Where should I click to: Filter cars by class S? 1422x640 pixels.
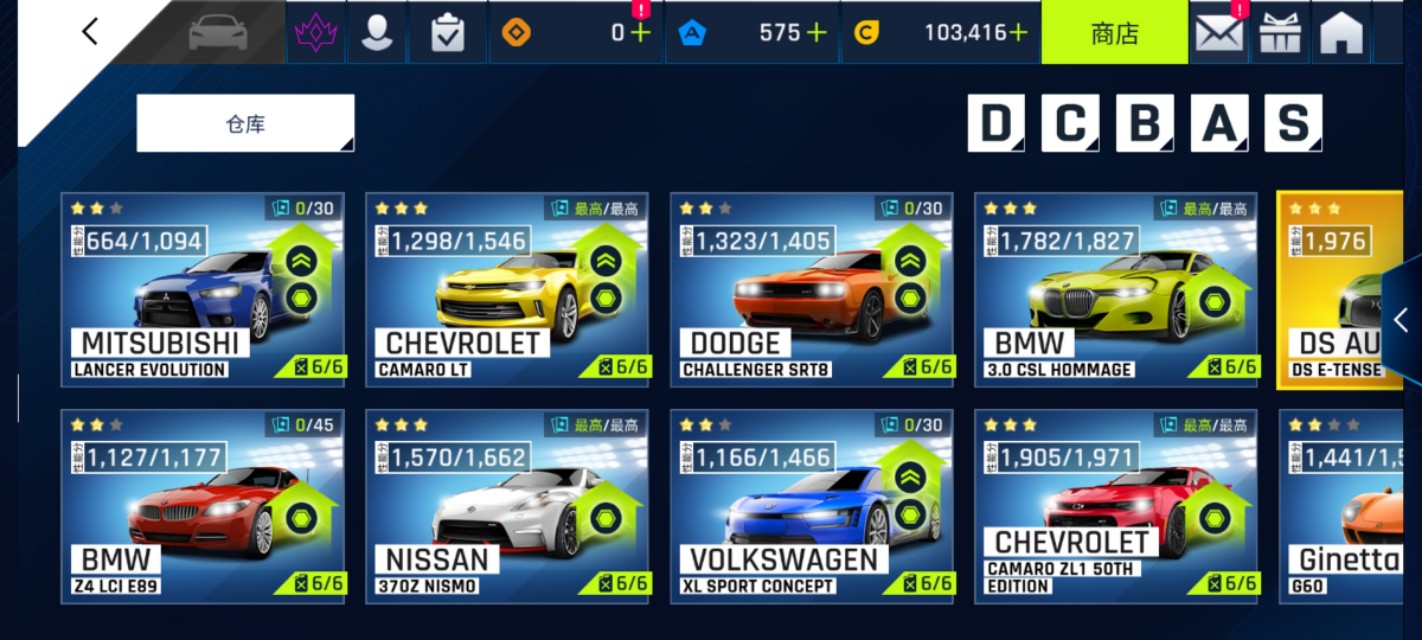pyautogui.click(x=1292, y=124)
